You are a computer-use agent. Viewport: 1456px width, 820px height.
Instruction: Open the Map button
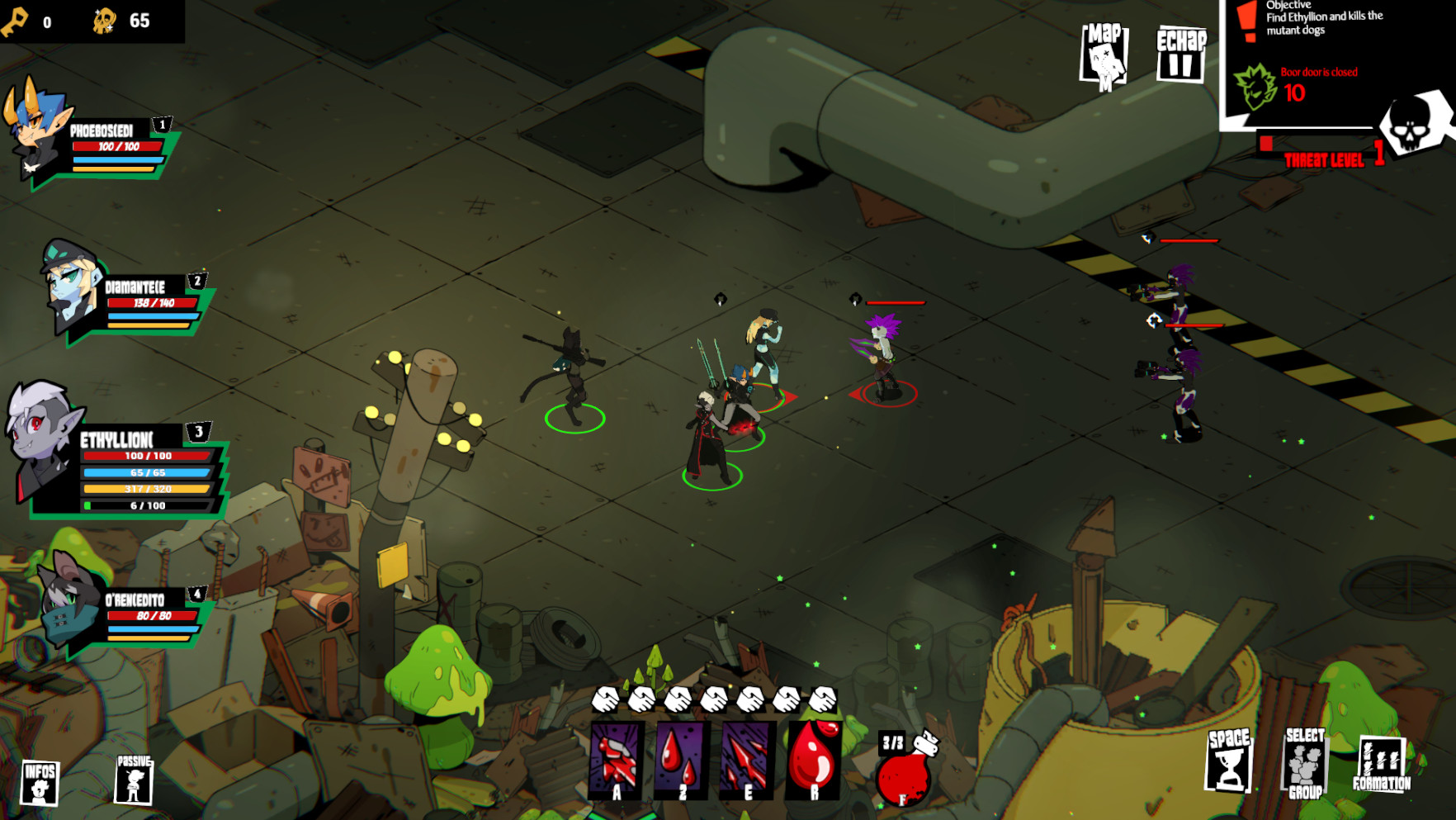(1104, 56)
